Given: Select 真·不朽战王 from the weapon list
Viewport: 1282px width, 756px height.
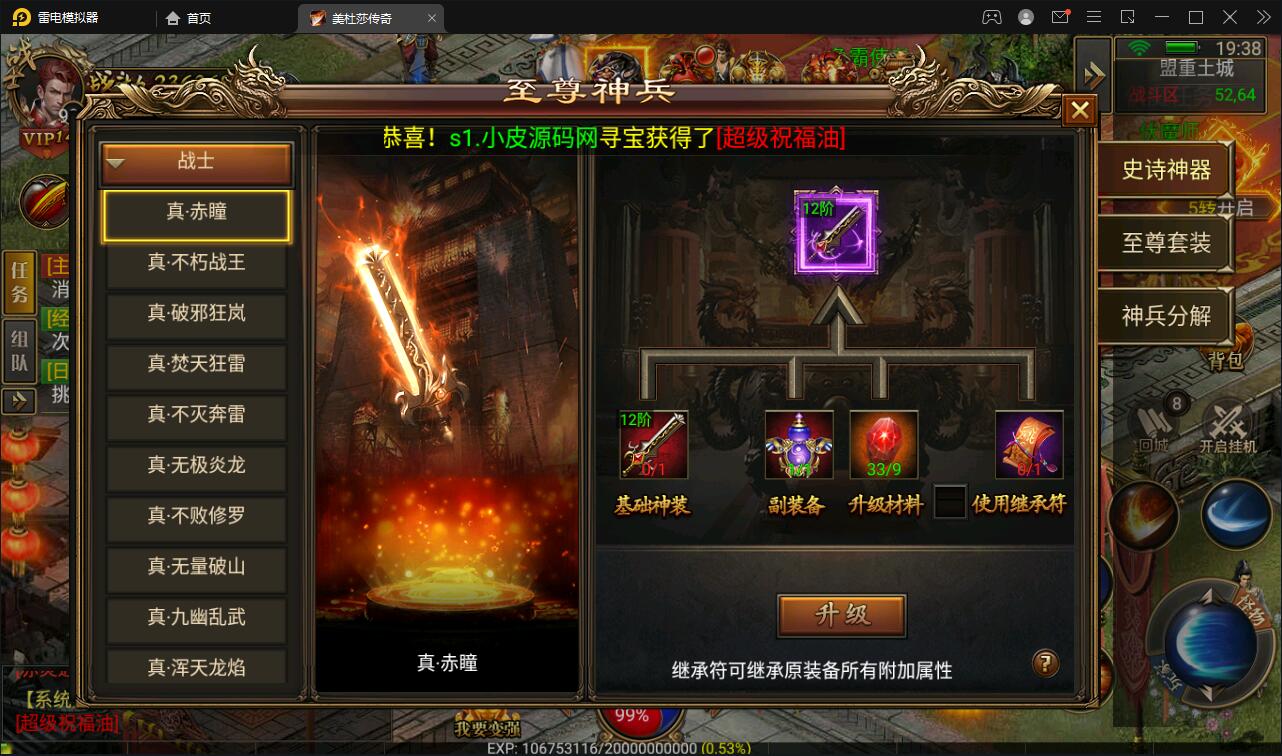Looking at the screenshot, I should click(x=195, y=265).
